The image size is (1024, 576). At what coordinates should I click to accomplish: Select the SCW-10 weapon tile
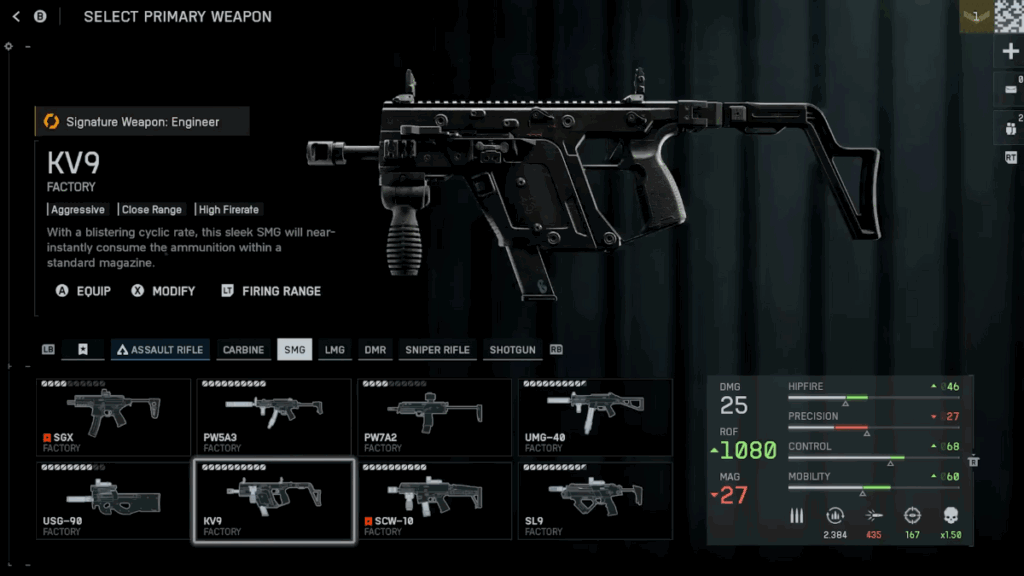(x=434, y=500)
